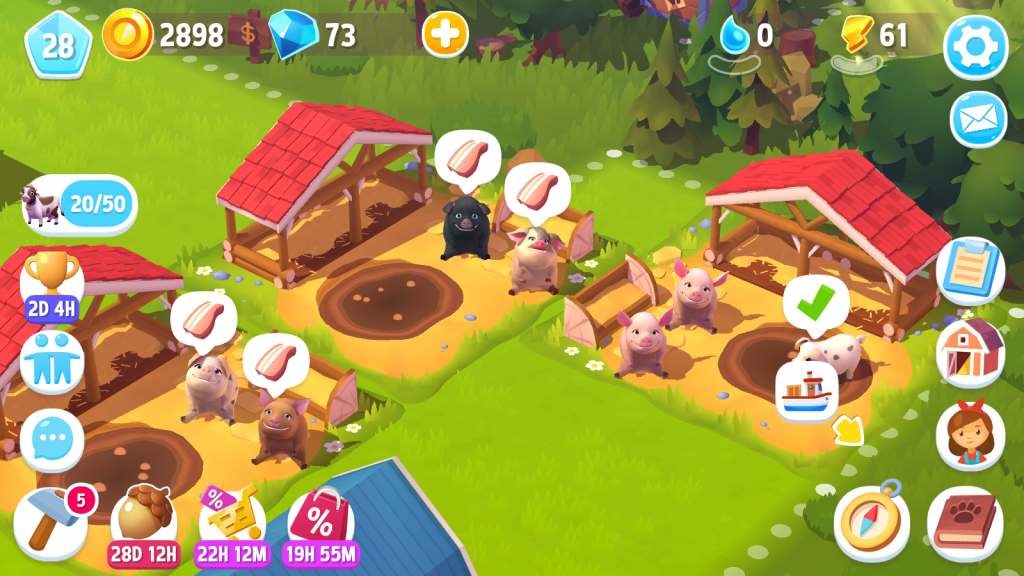Open the mailbox envelope button
The height and width of the screenshot is (576, 1024).
(x=977, y=119)
